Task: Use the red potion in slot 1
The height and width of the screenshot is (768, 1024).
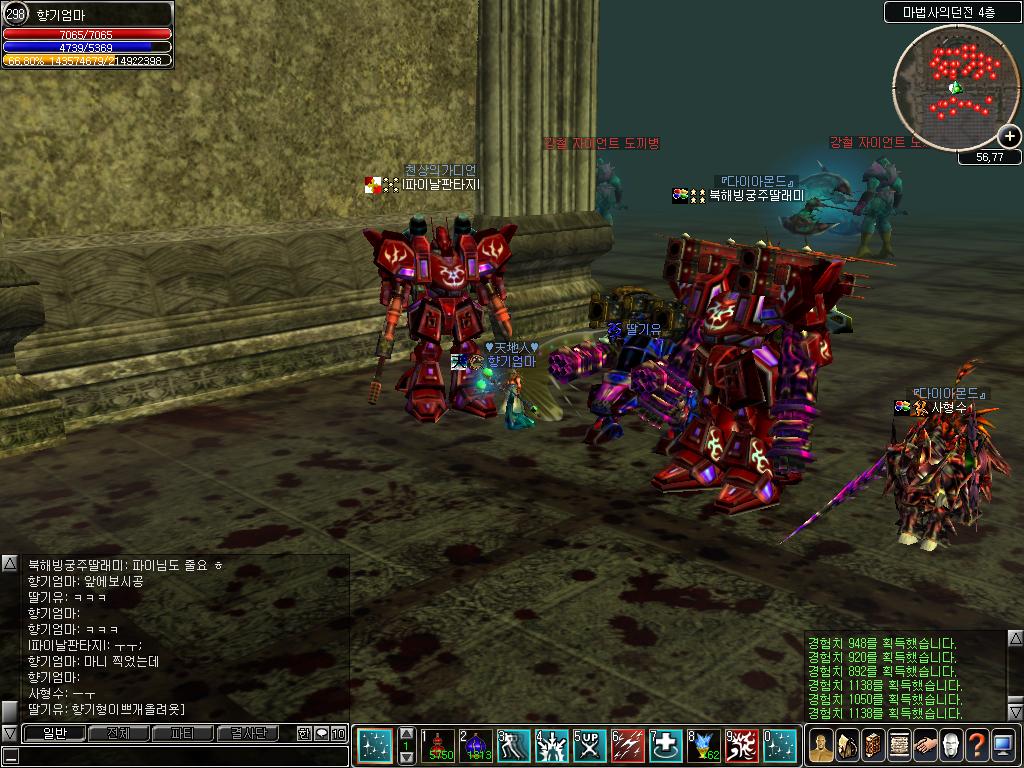Action: click(x=438, y=746)
